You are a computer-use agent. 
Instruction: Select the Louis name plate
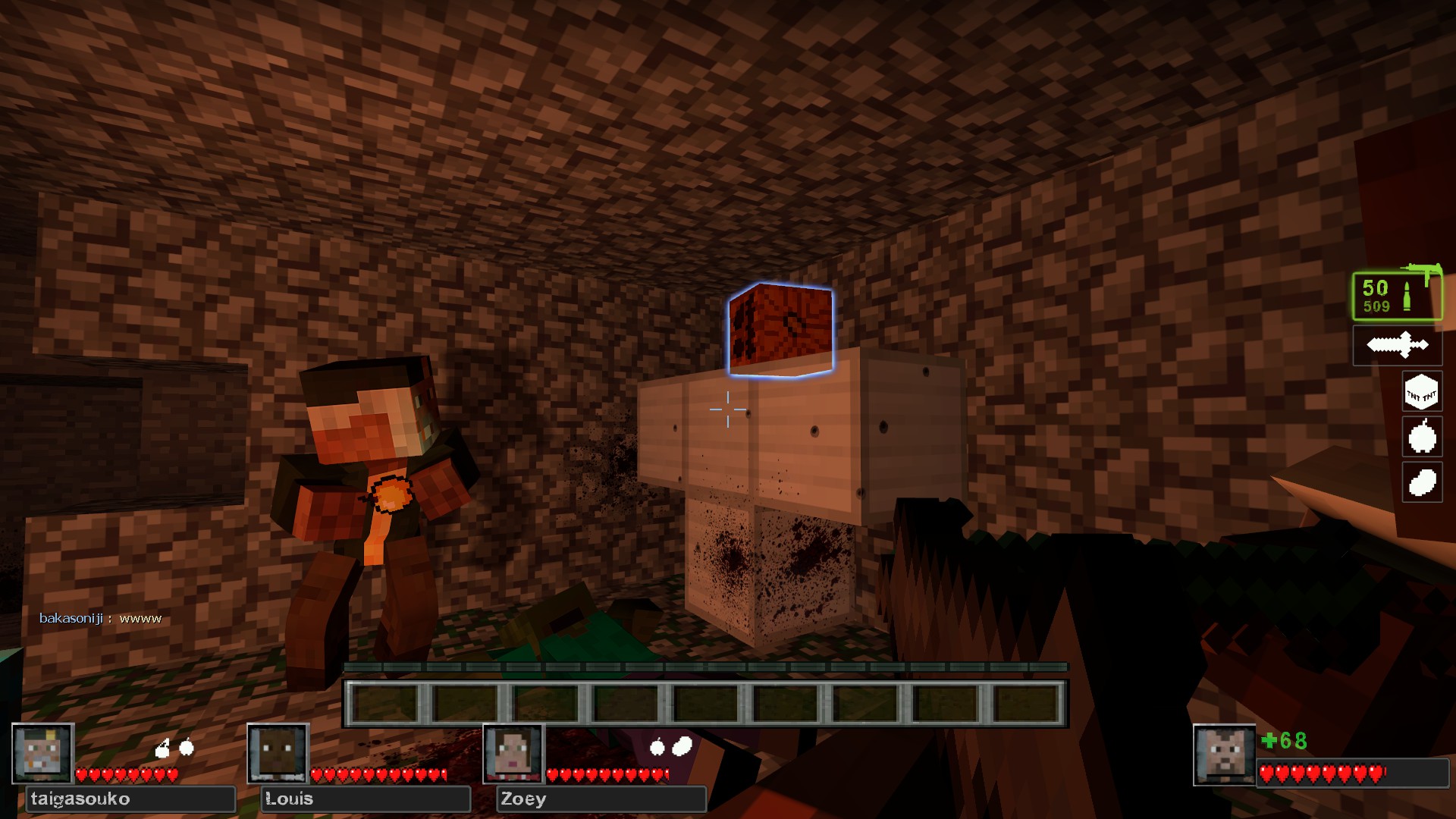[366, 799]
